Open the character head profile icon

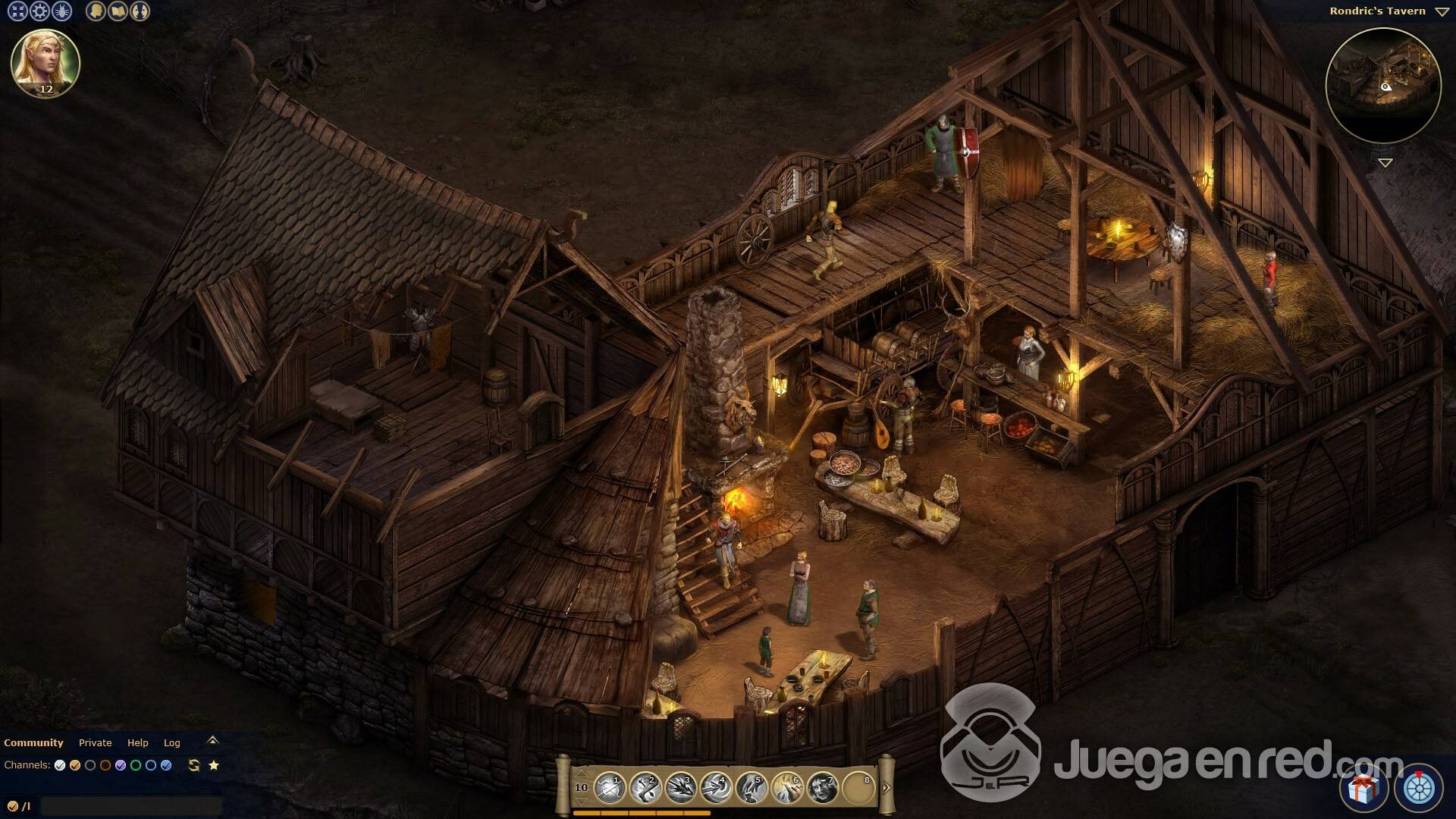pyautogui.click(x=96, y=11)
